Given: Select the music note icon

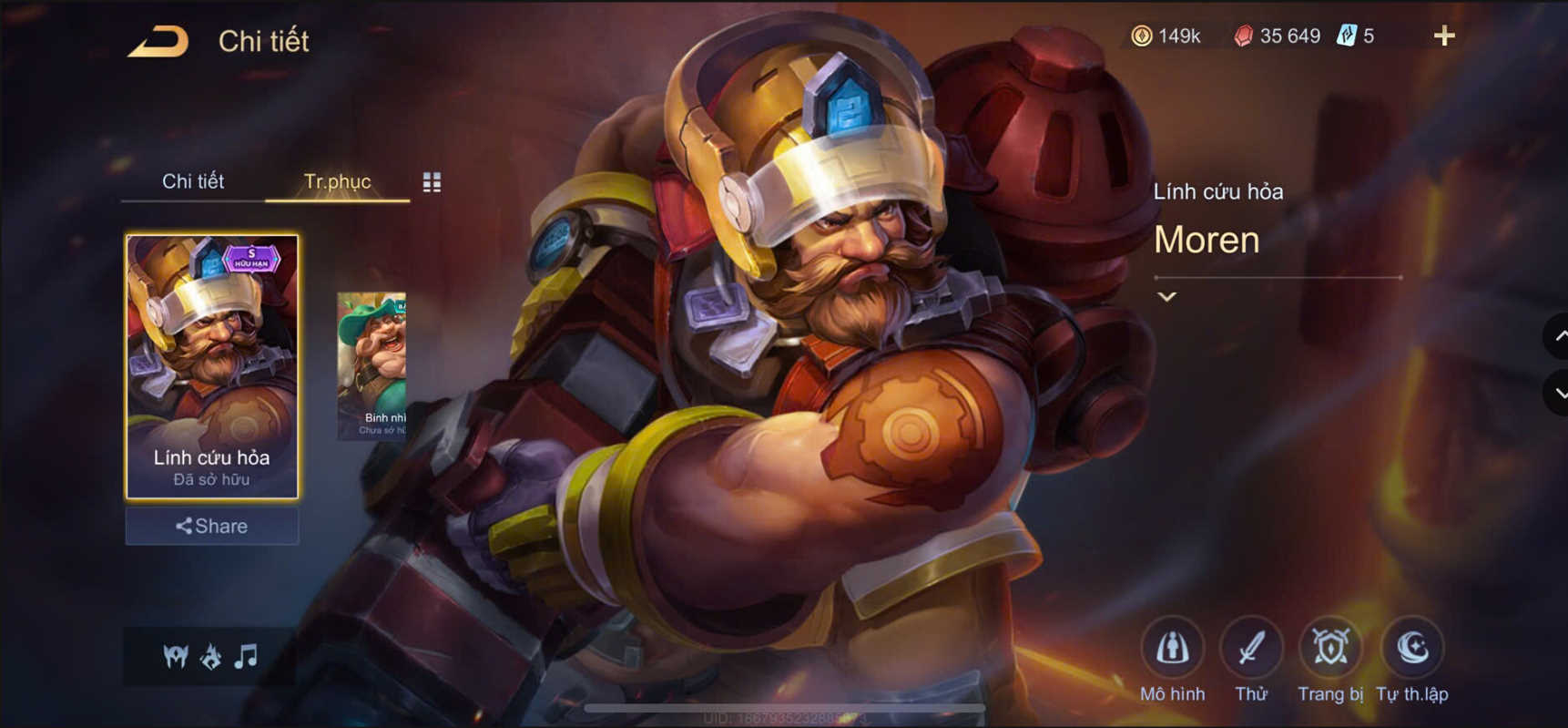Looking at the screenshot, I should click(x=244, y=656).
